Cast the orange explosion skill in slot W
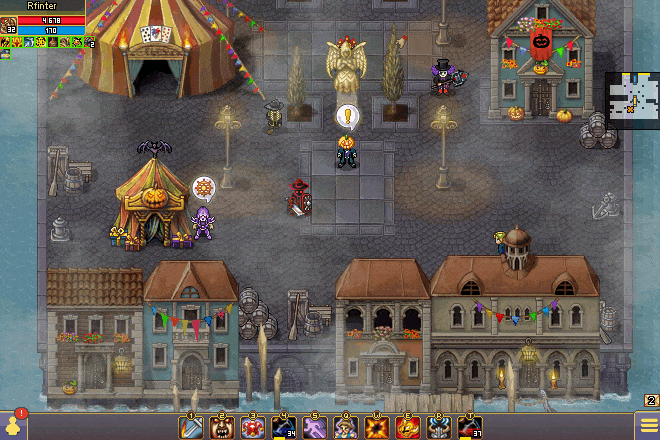This screenshot has width=660, height=440. click(377, 427)
